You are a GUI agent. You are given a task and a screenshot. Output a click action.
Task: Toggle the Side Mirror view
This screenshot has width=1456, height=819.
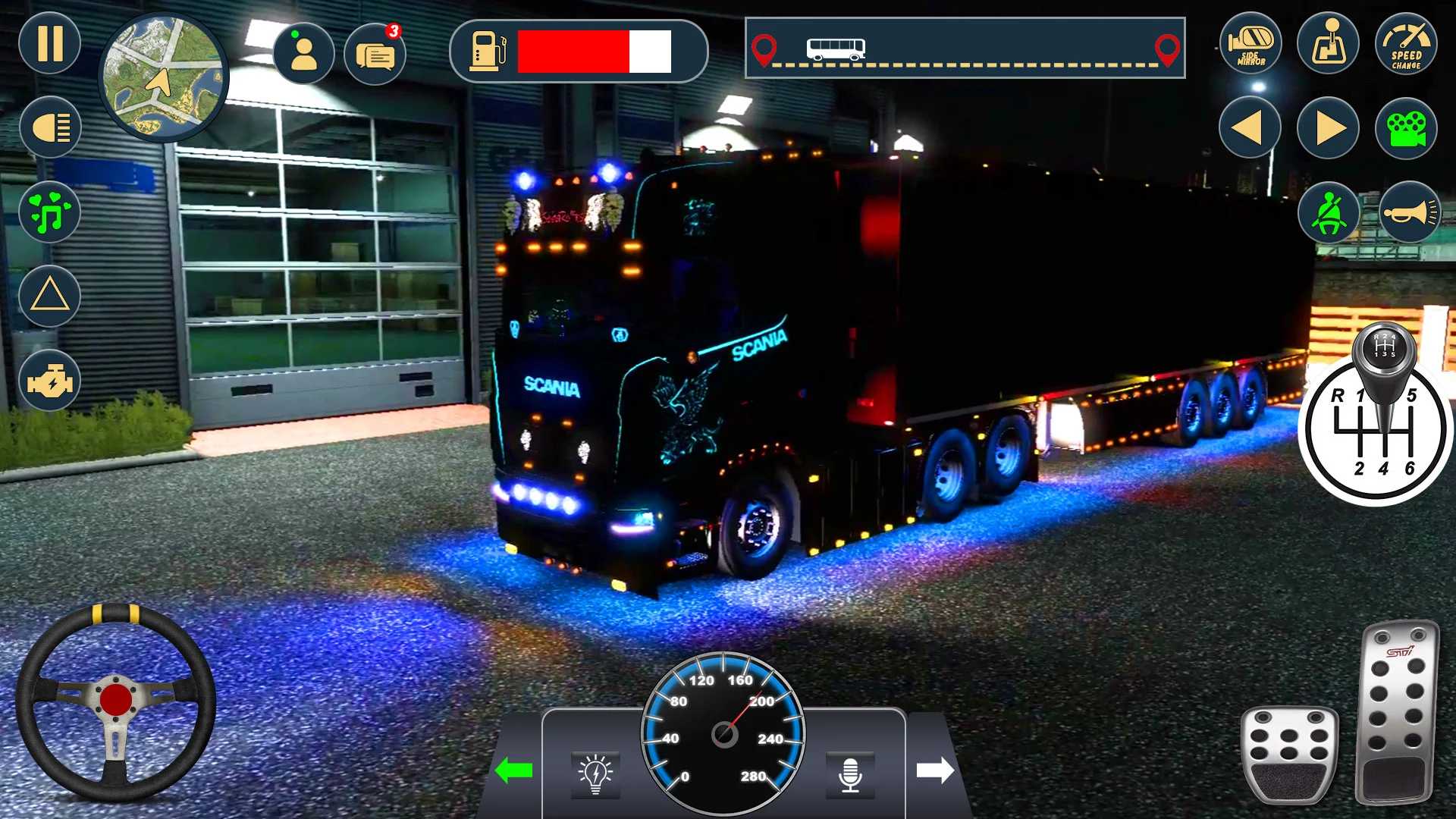(x=1250, y=44)
